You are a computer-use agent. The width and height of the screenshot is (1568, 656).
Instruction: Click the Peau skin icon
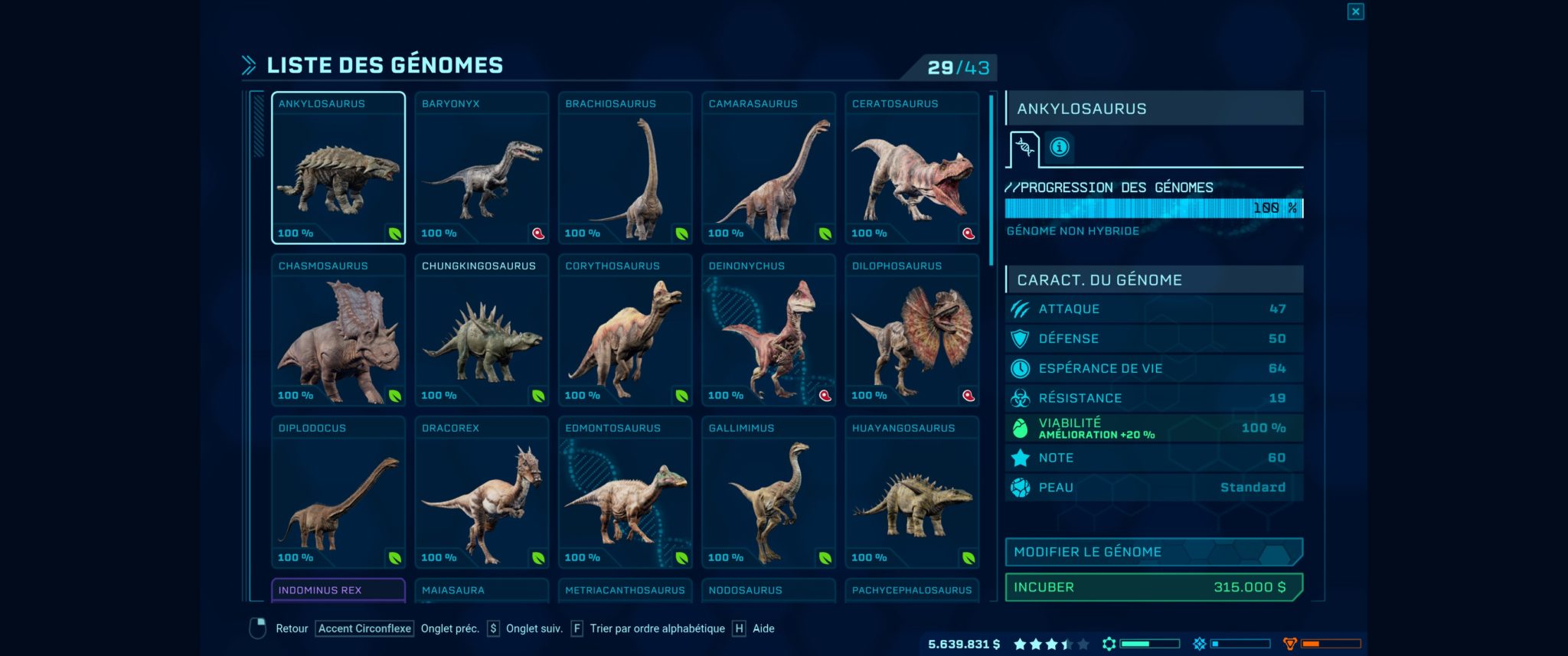[x=1020, y=487]
